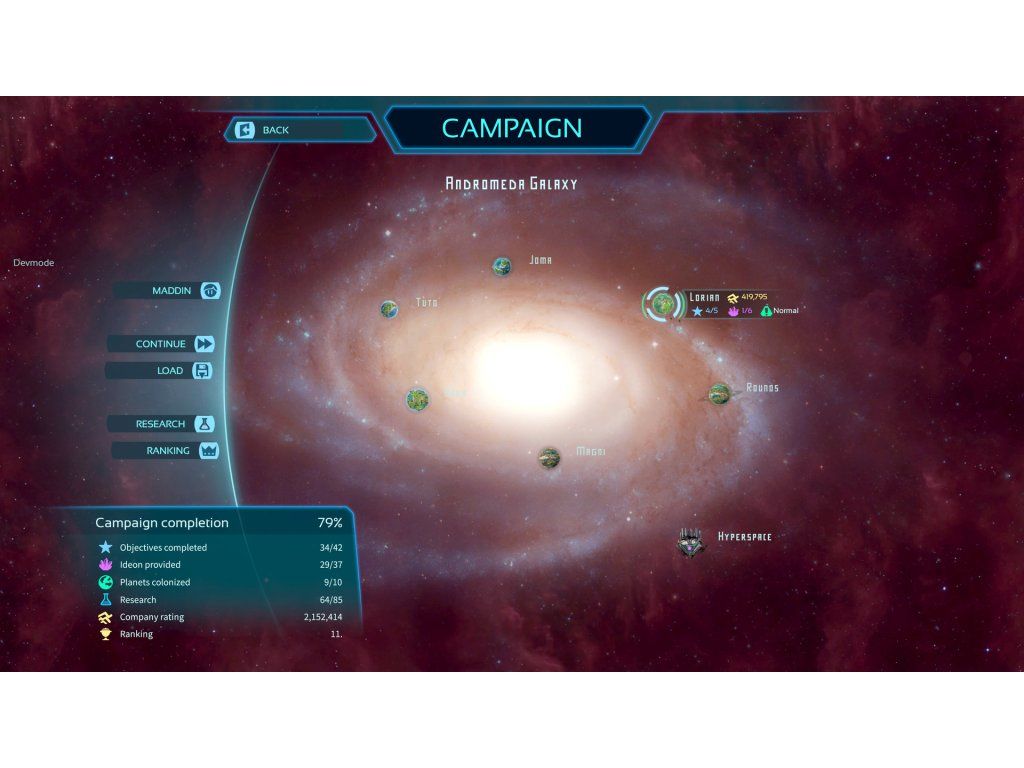The height and width of the screenshot is (768, 1024).
Task: Choose the Tuto planet
Action: click(389, 309)
